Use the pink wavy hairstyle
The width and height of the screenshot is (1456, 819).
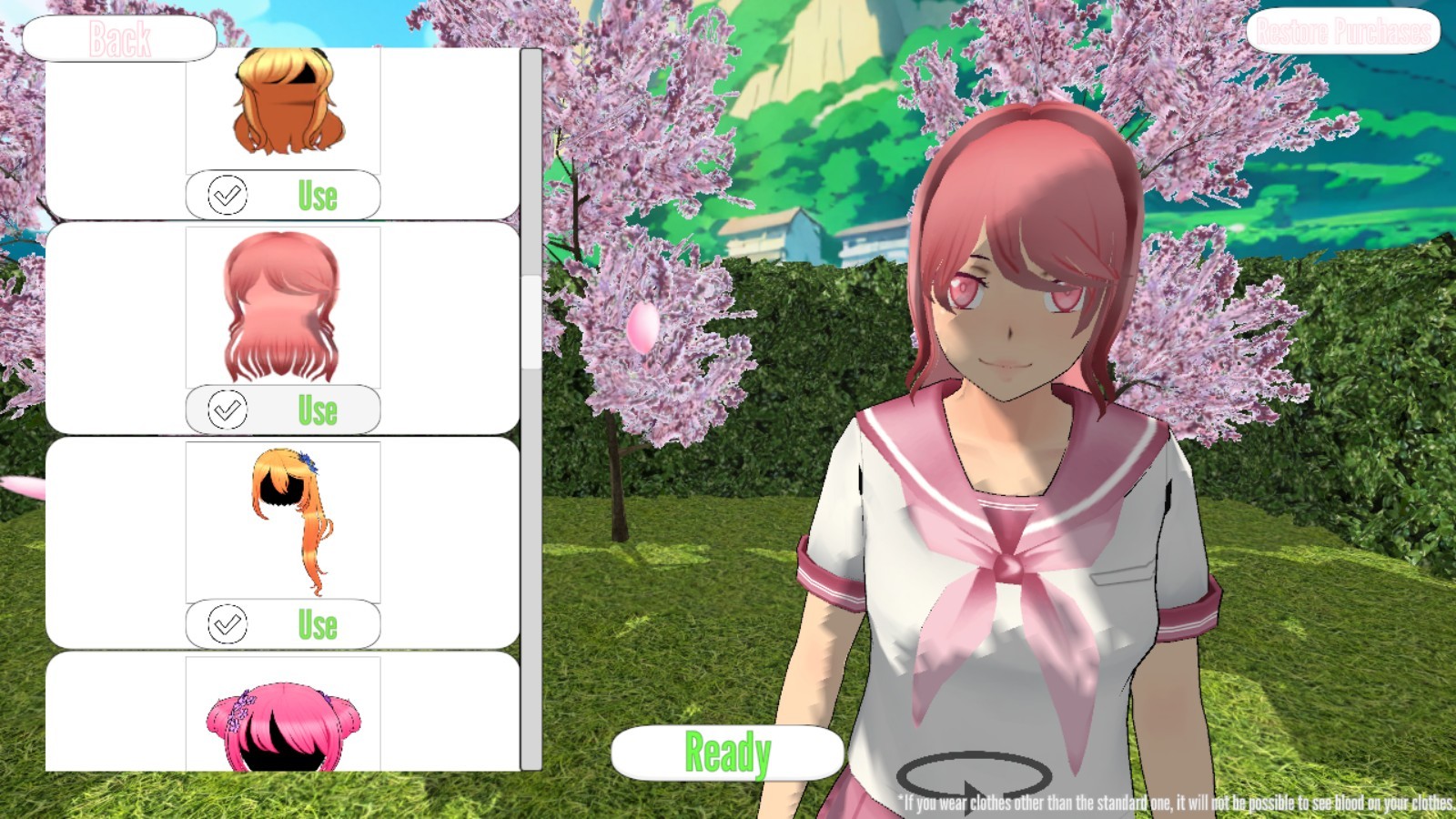[283, 409]
